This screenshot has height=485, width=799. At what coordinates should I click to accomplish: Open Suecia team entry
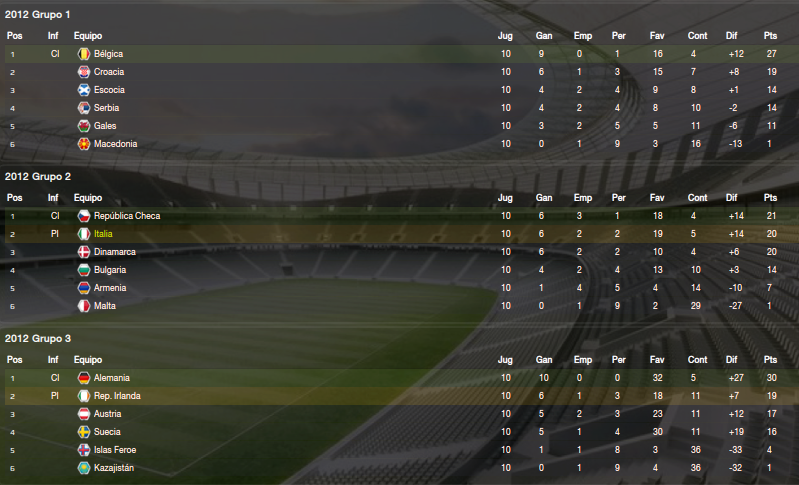click(x=108, y=432)
